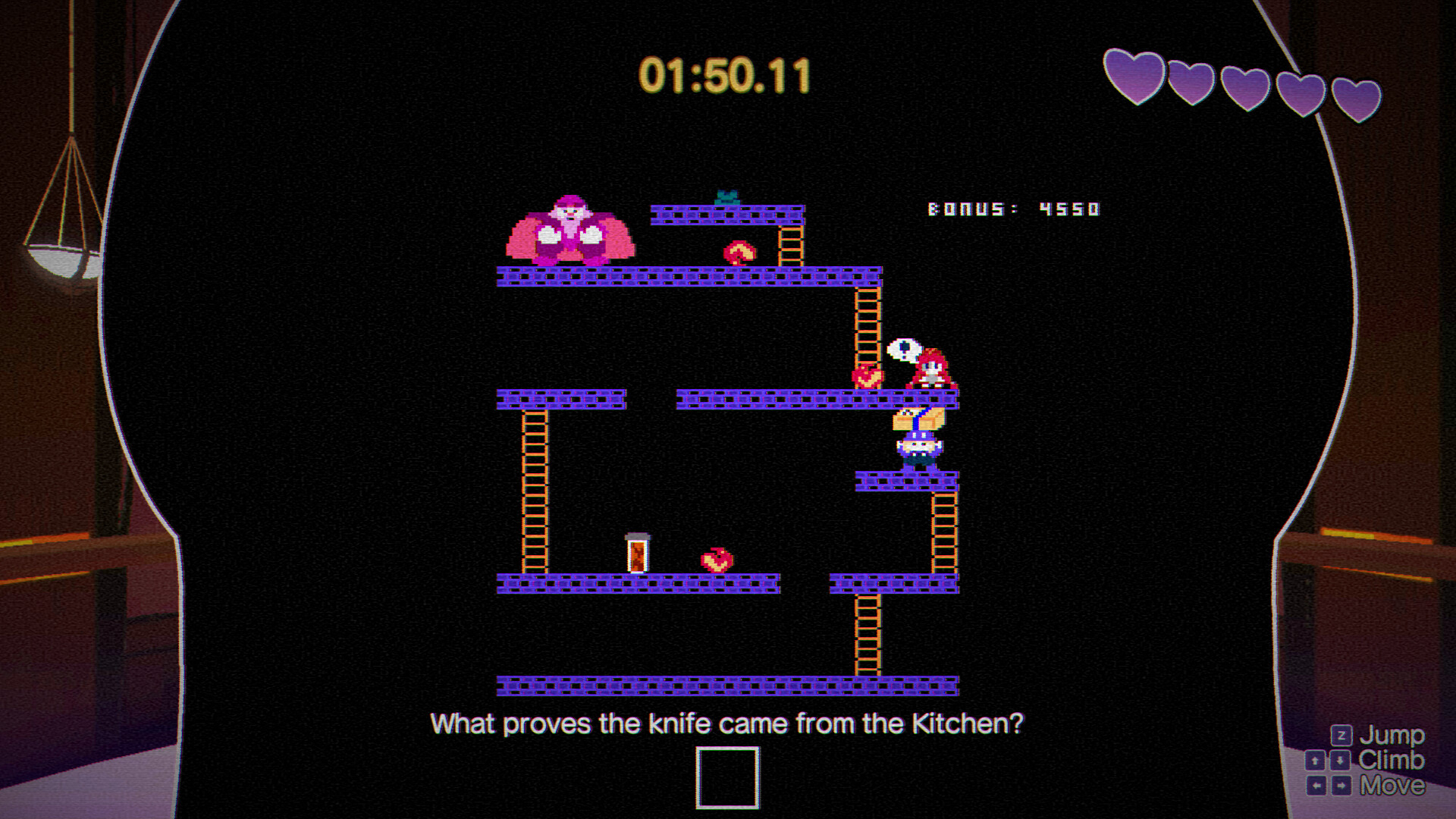
Task: Click the right-arrow Move key hint
Action: [x=1341, y=785]
